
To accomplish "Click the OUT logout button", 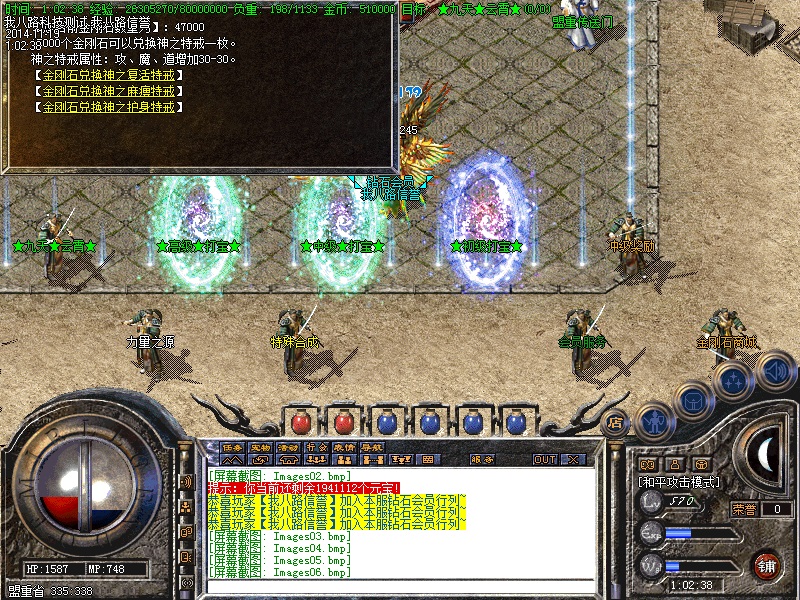I will click(x=545, y=460).
